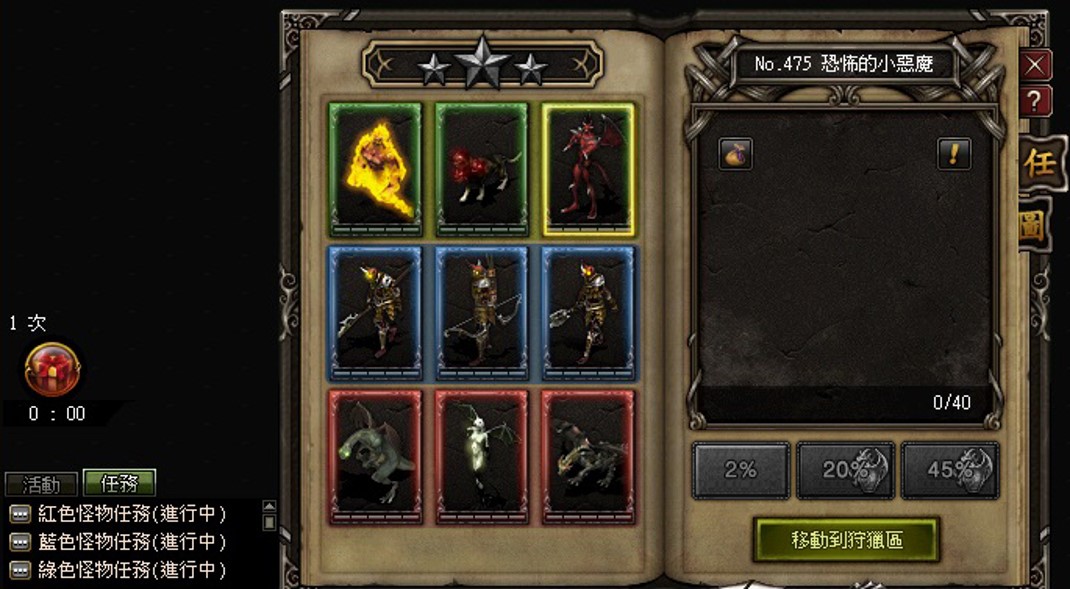The width and height of the screenshot is (1070, 589).
Task: Open the question mark help button
Action: click(x=1035, y=100)
